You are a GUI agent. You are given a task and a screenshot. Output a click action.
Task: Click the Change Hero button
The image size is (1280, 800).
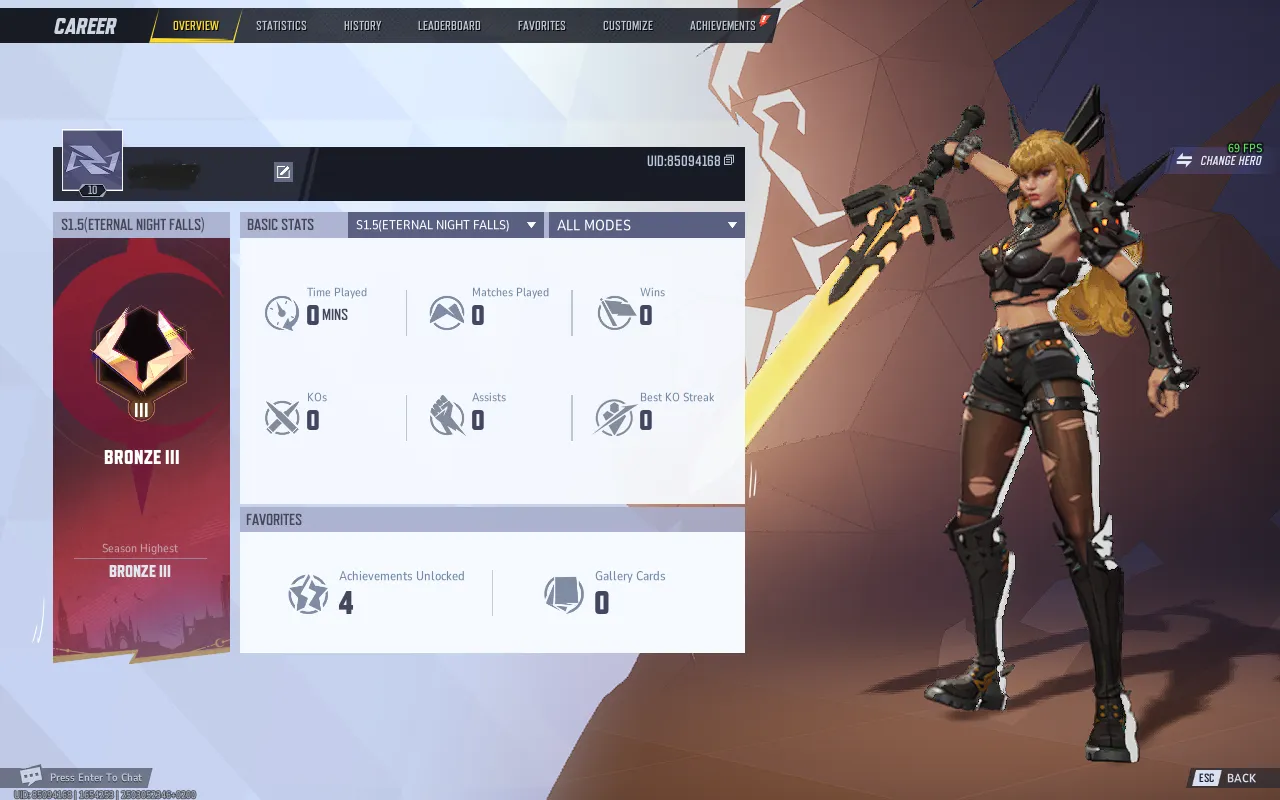[1222, 161]
